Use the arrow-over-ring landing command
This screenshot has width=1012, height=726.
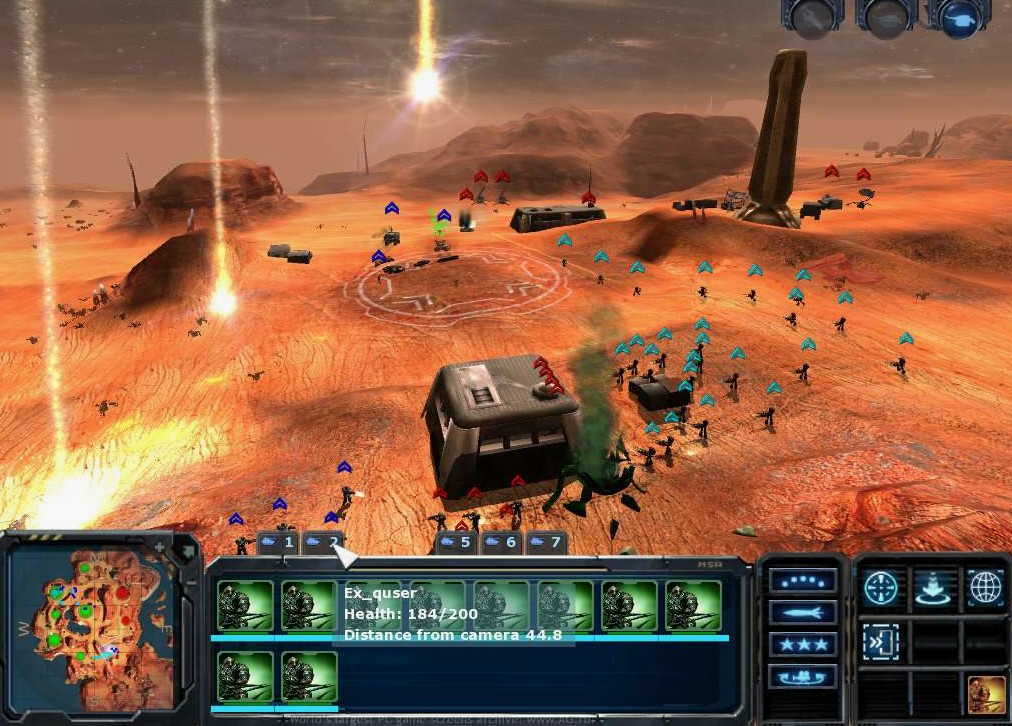click(x=932, y=588)
